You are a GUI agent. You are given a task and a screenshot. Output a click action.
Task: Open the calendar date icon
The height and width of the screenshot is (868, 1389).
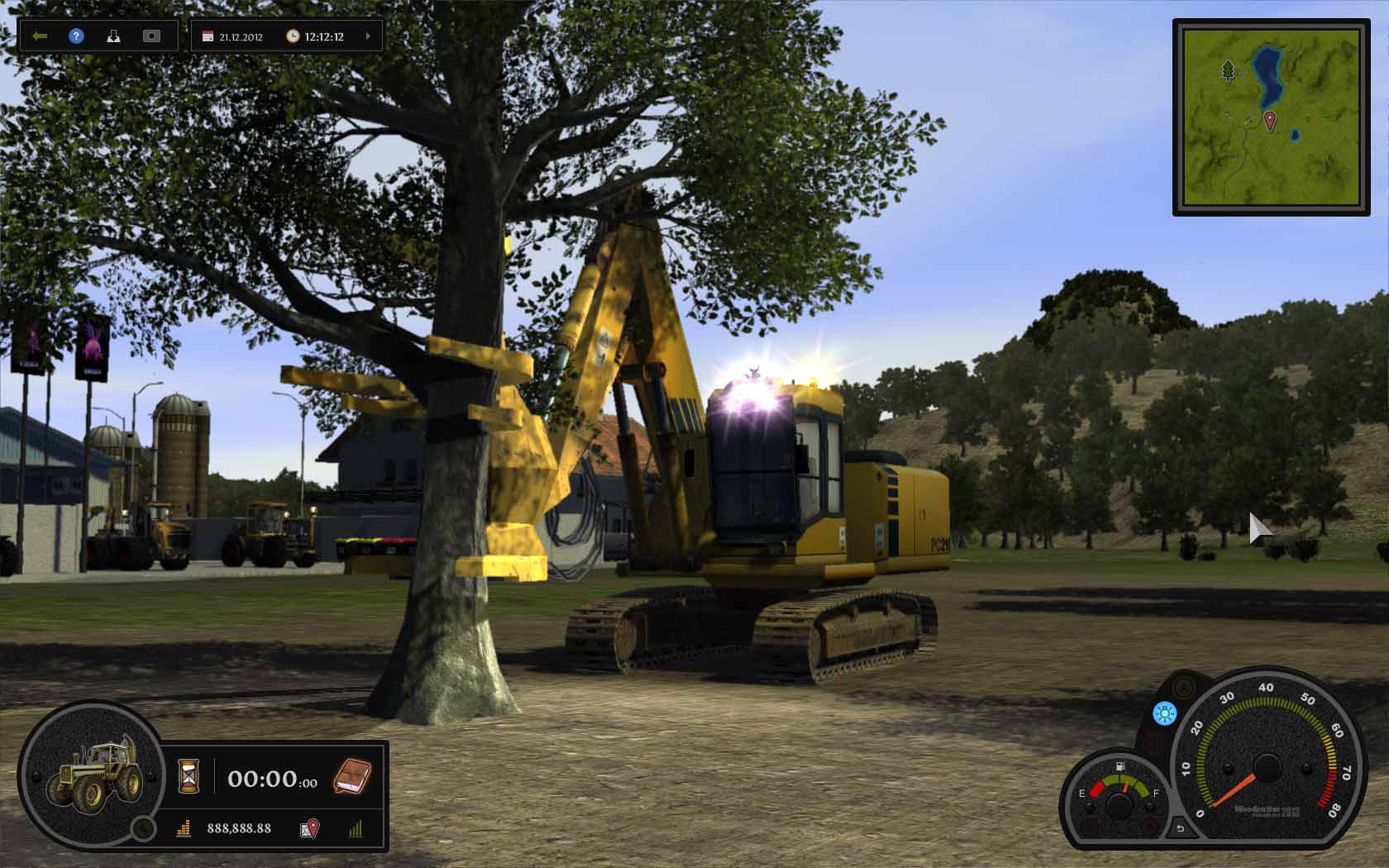tap(208, 36)
